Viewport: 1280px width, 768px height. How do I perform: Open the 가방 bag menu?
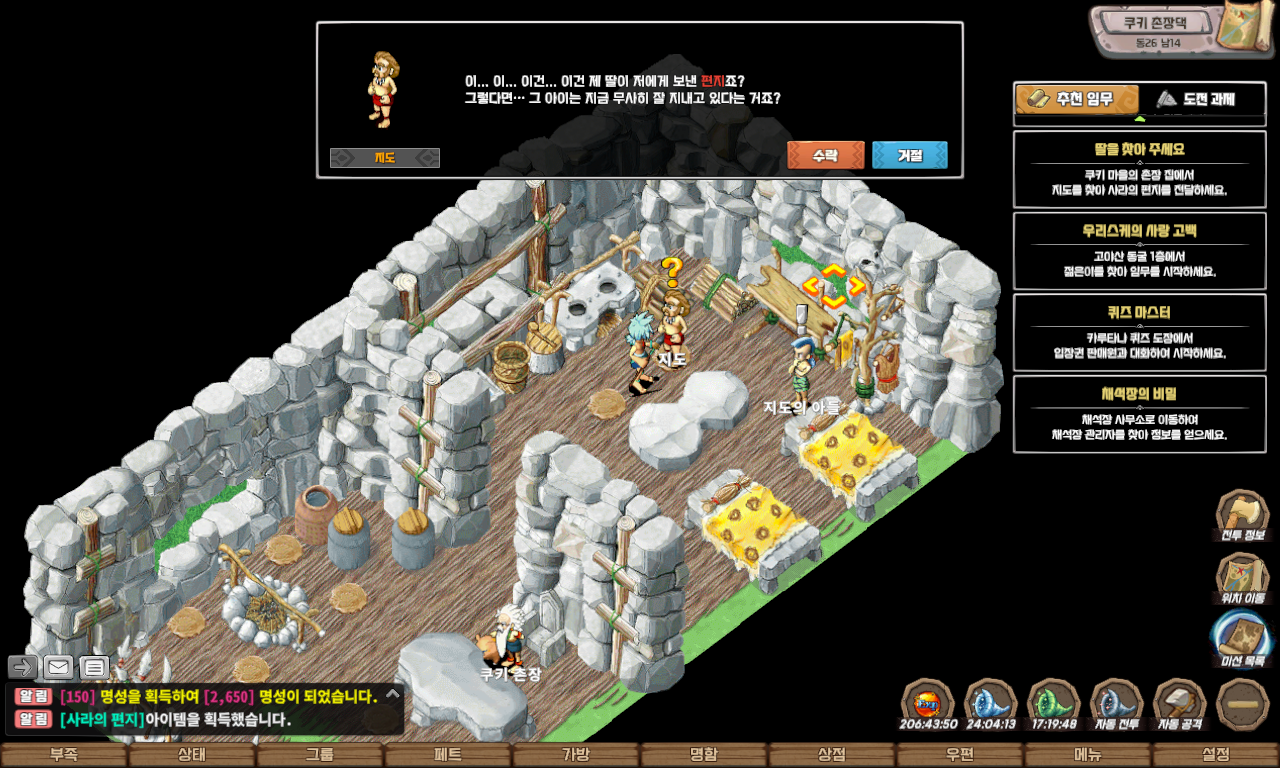point(576,755)
